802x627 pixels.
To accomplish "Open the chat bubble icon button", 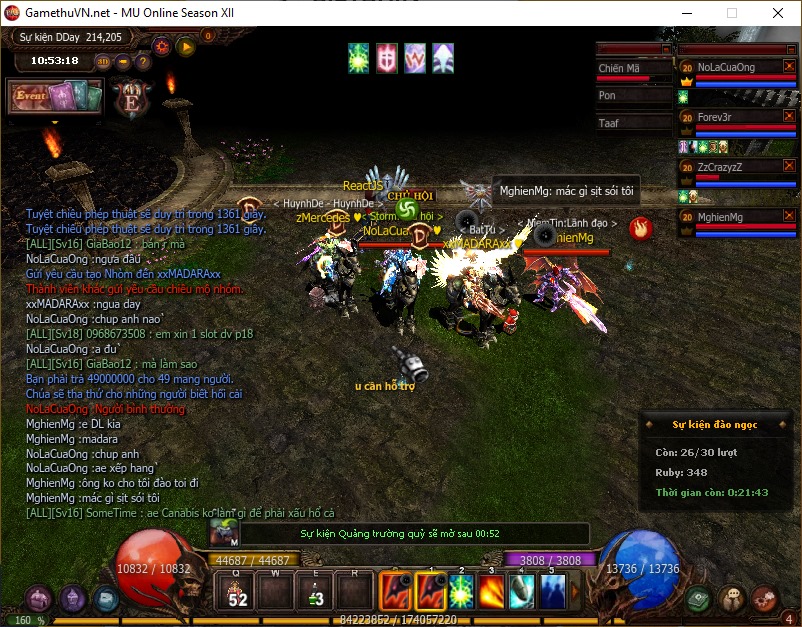I will pos(732,598).
